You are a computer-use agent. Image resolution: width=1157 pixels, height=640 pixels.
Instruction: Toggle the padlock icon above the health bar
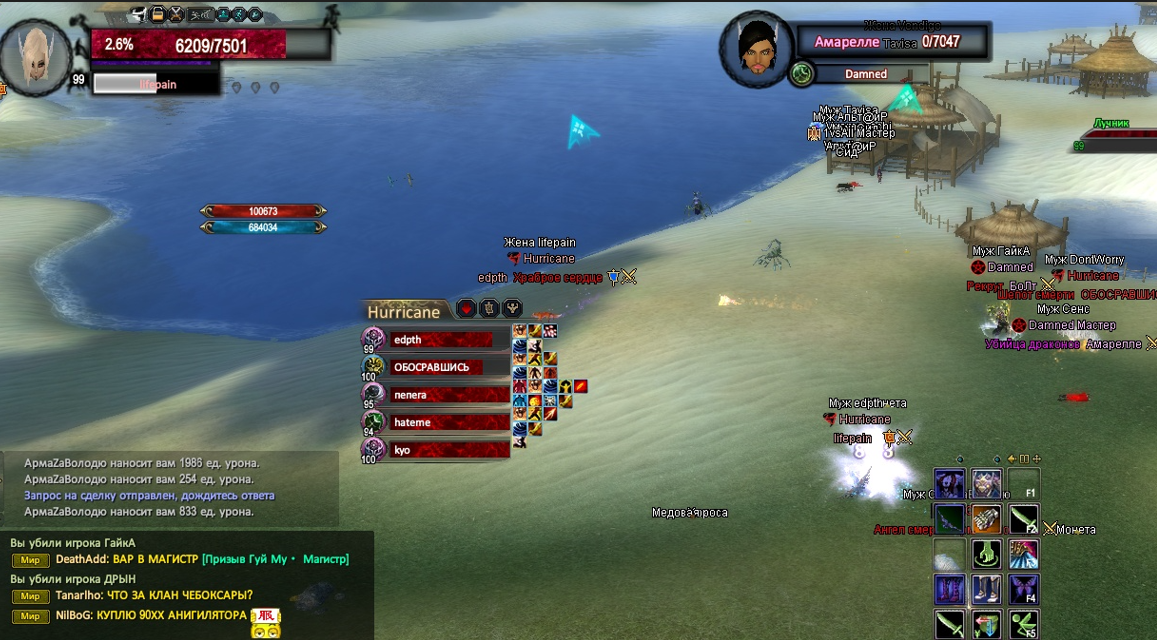(x=157, y=14)
